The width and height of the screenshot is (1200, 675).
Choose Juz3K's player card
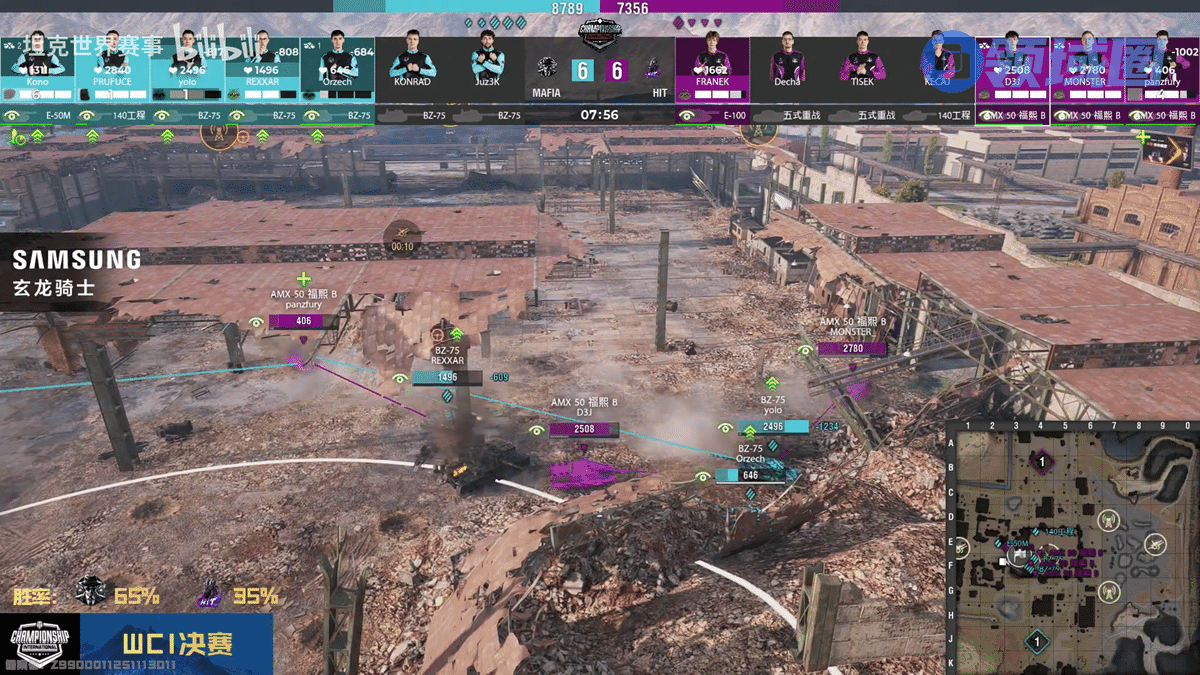[x=487, y=68]
